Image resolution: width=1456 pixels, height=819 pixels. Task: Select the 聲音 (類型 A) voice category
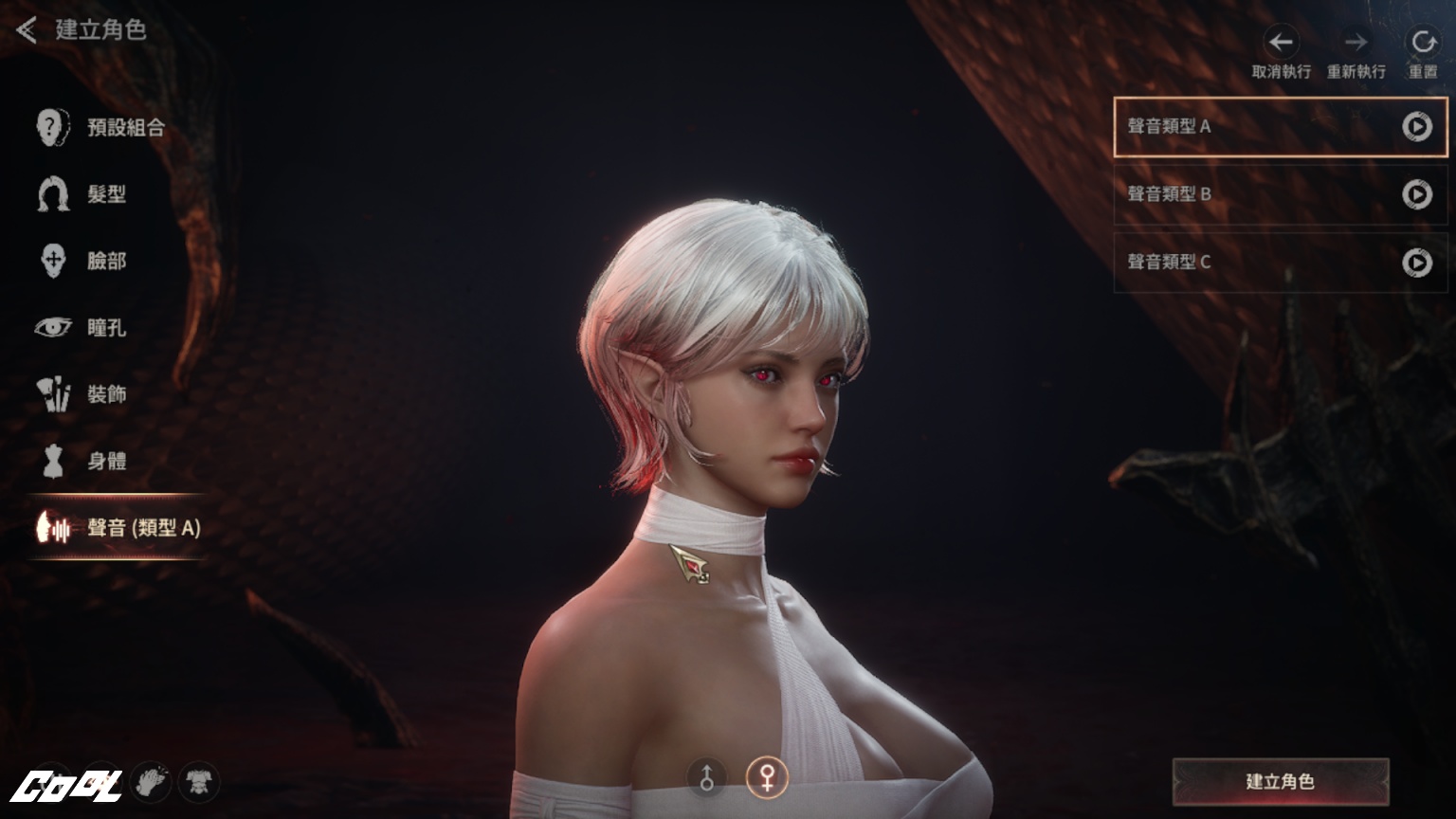point(118,528)
